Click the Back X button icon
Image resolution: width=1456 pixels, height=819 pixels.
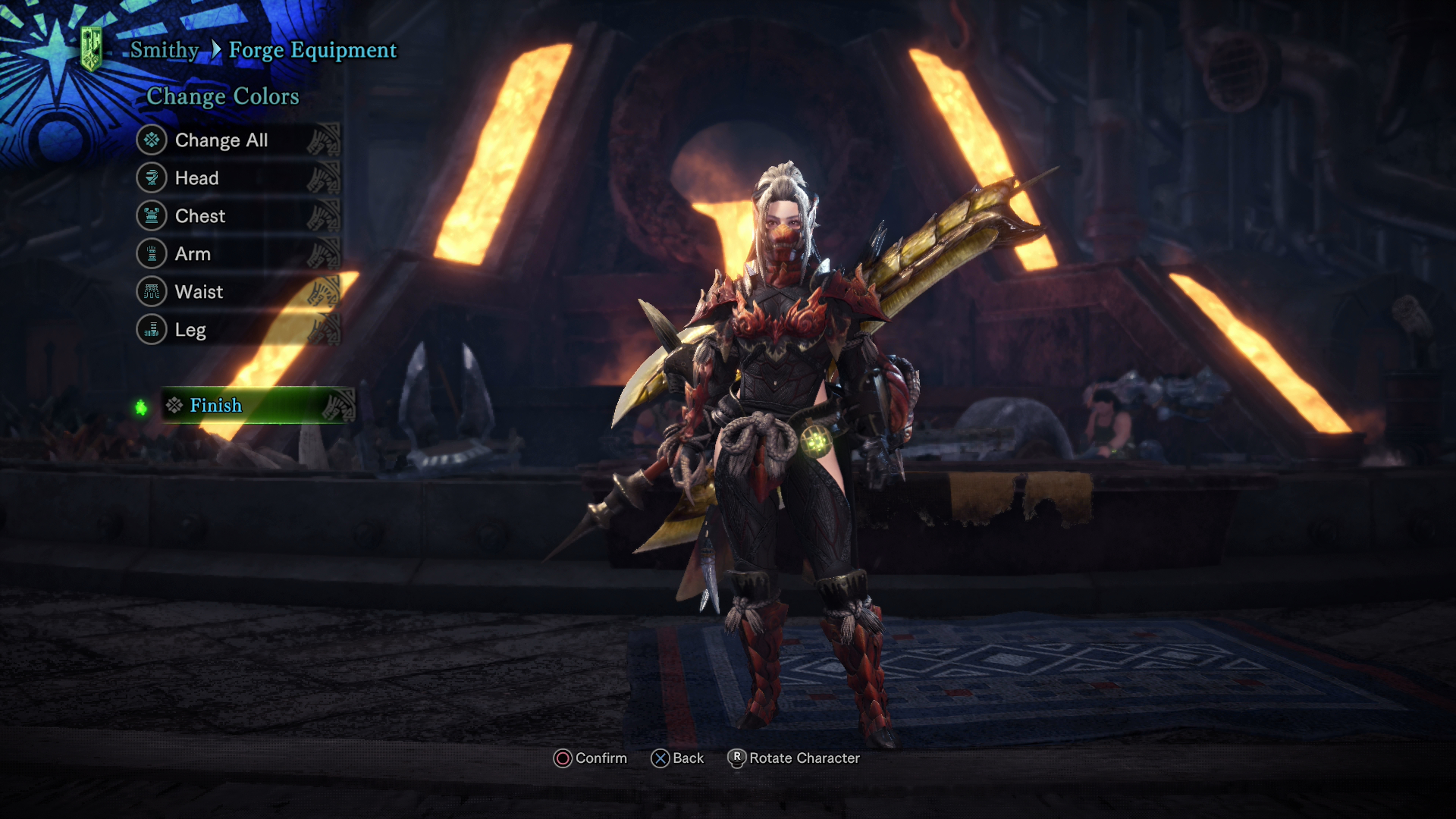pyautogui.click(x=661, y=758)
